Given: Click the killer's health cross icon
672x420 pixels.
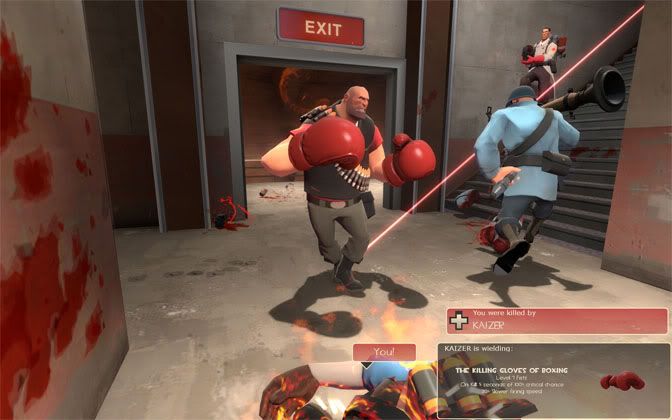Looking at the screenshot, I should [x=460, y=321].
